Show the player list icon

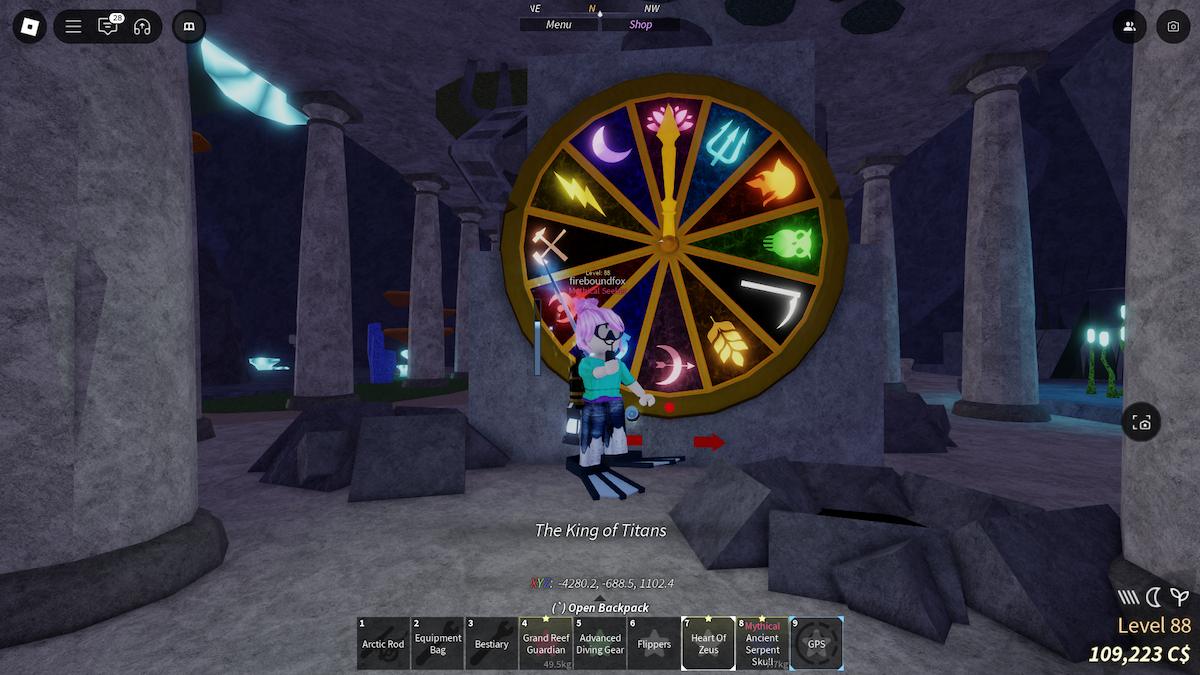1129,27
